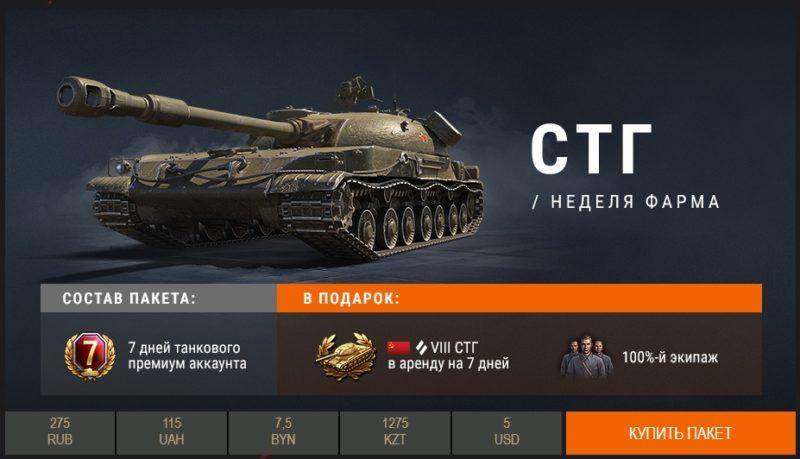
Task: Select the 275 RUB price option
Action: click(59, 433)
